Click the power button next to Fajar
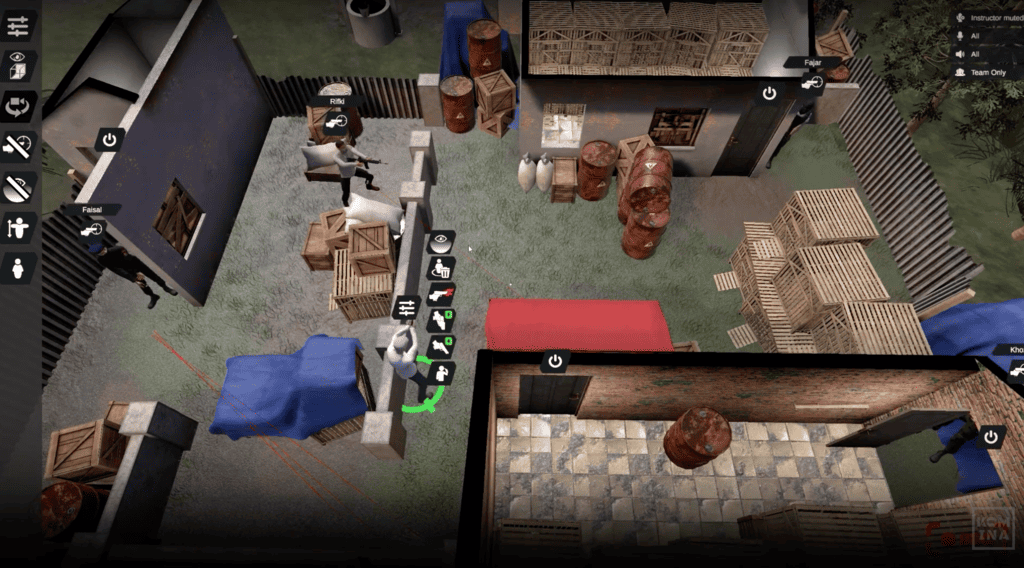The width and height of the screenshot is (1024, 568). point(769,93)
